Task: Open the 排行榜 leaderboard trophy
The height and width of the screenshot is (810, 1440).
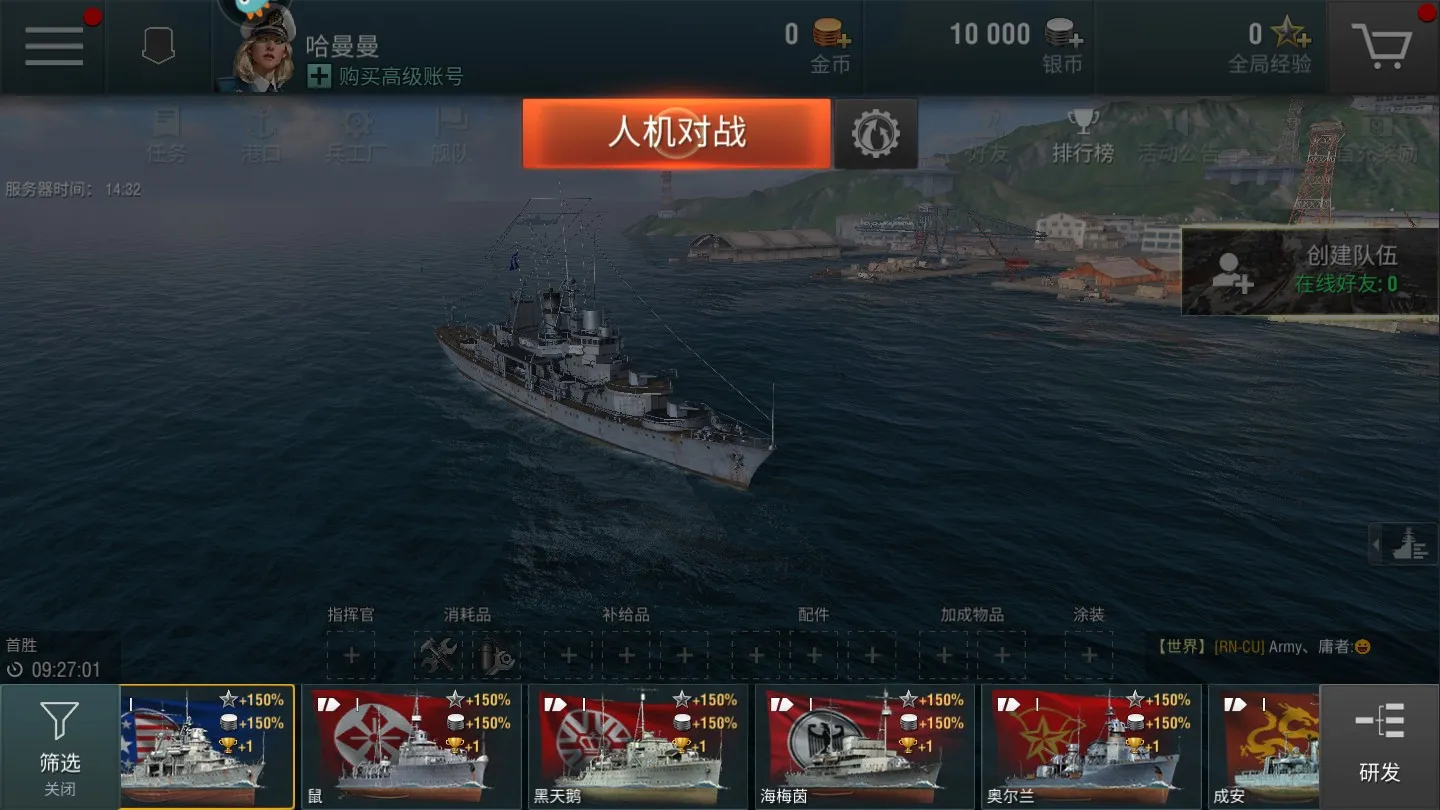Action: (x=1083, y=138)
